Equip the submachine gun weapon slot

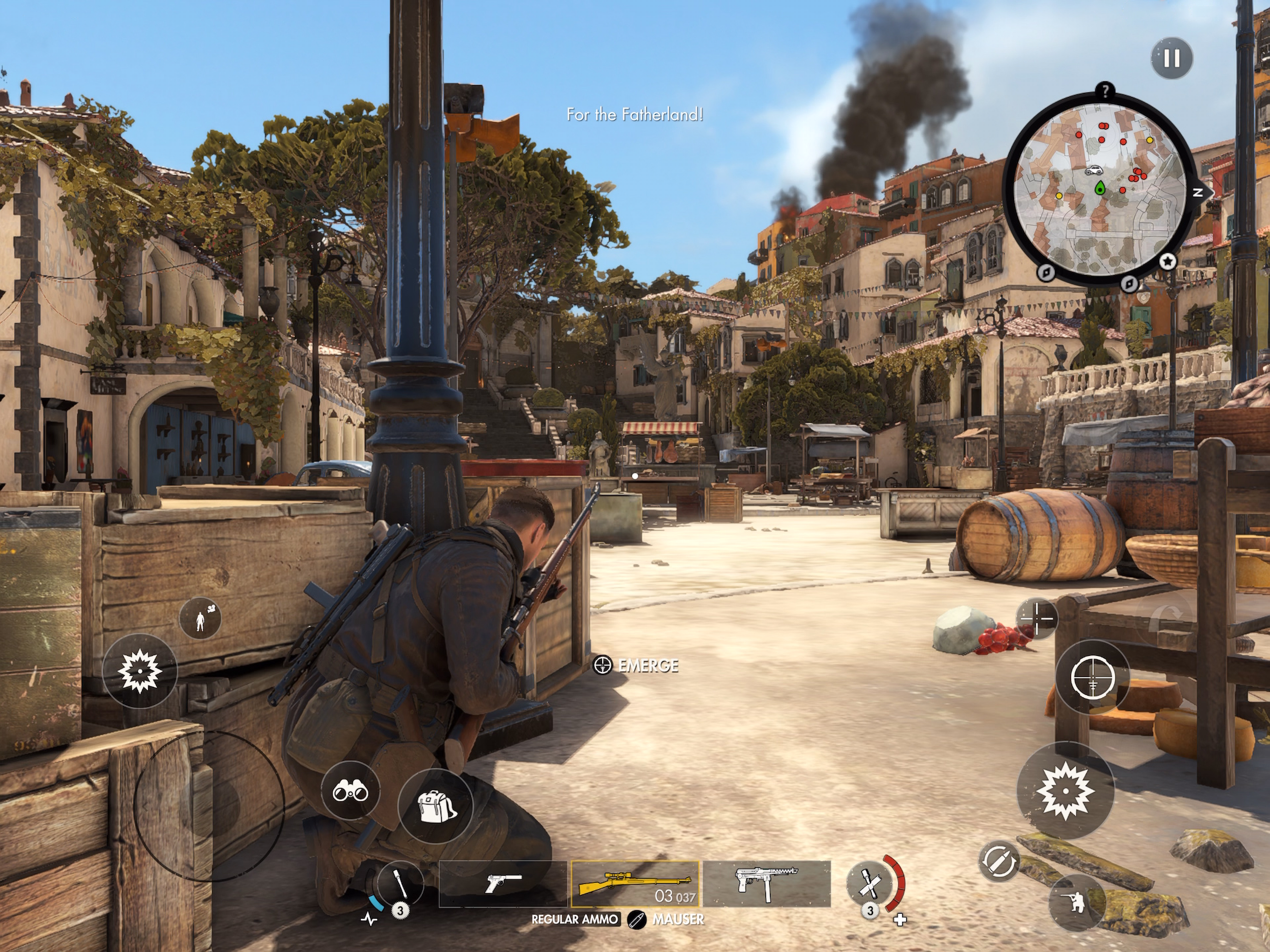tap(767, 884)
